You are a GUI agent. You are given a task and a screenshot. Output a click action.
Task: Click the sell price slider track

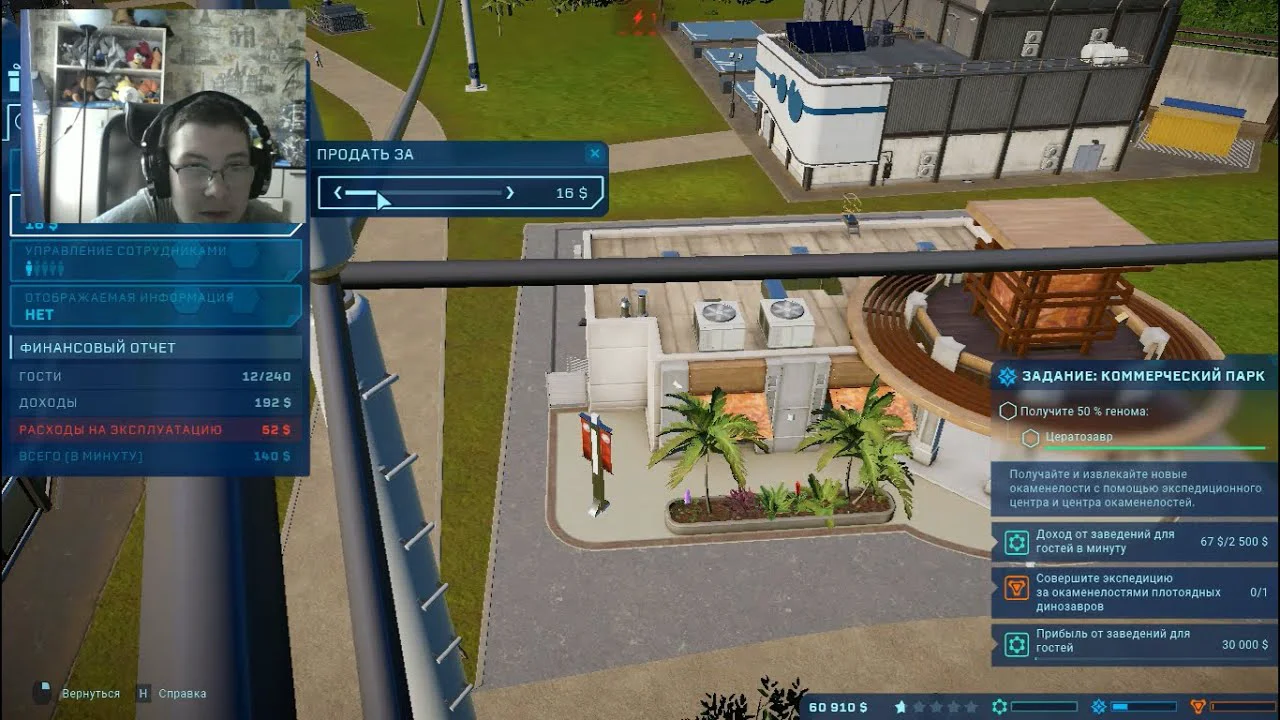[x=424, y=193]
